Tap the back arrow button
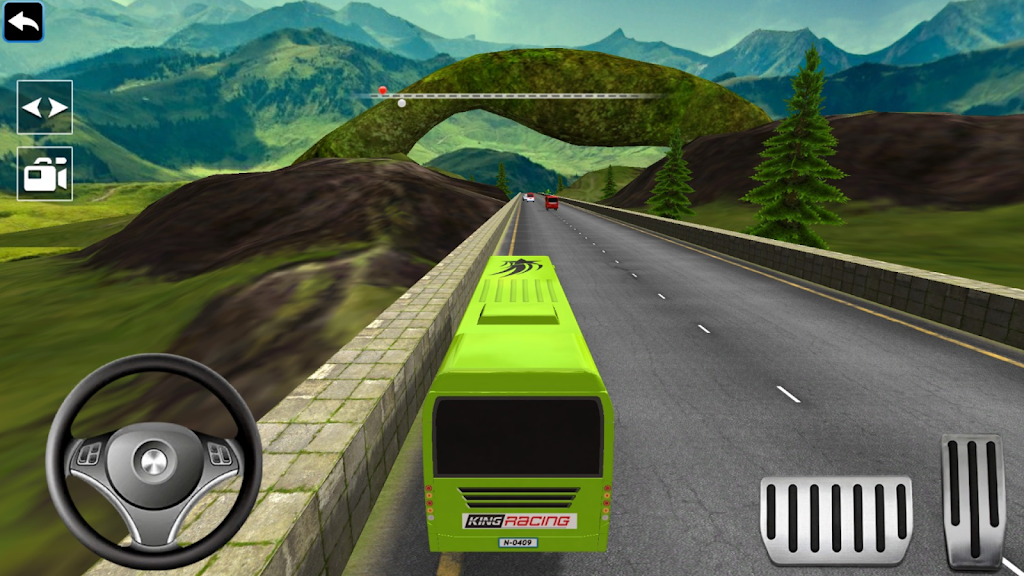Screen dimensions: 1024x576 tap(23, 22)
